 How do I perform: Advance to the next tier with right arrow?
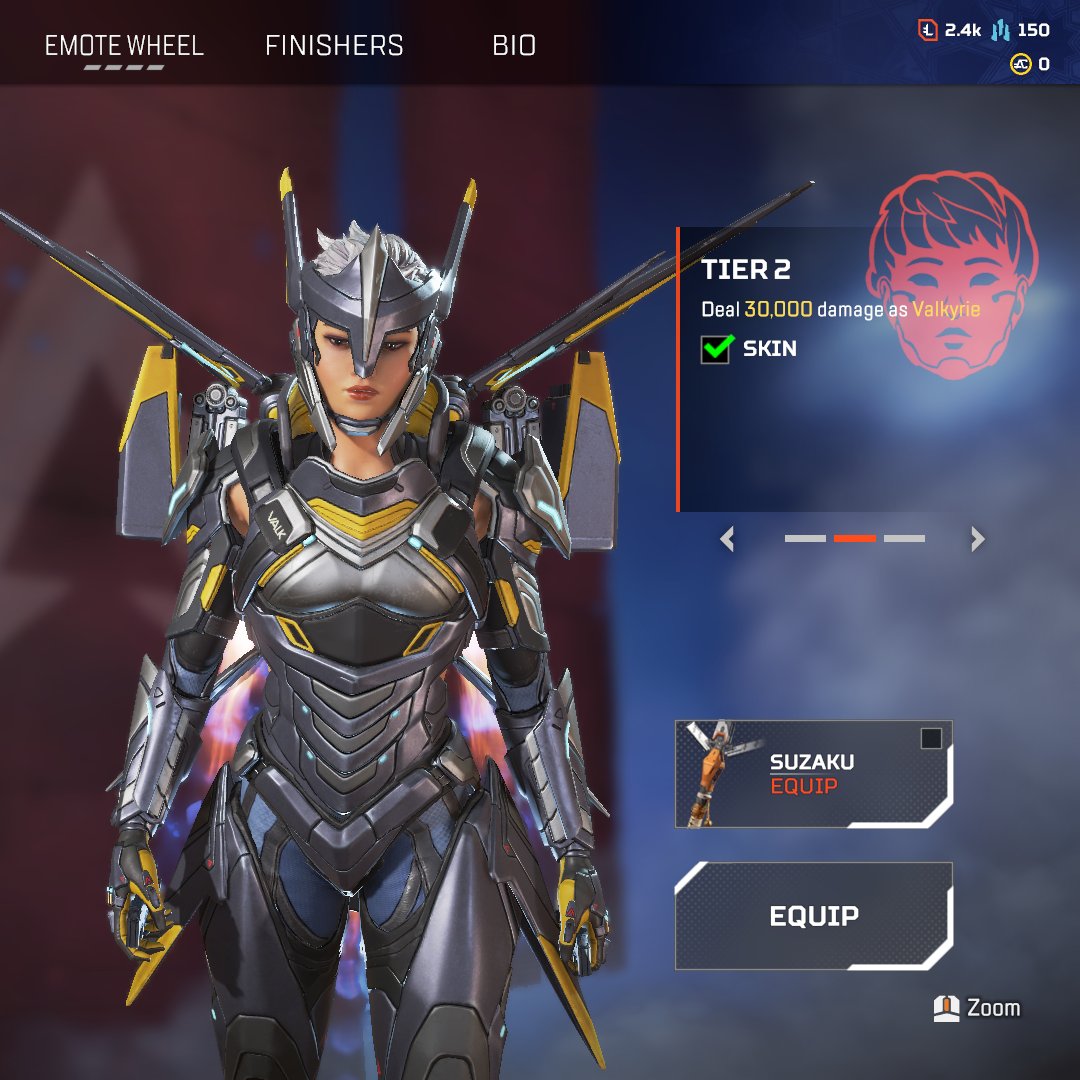[x=977, y=540]
